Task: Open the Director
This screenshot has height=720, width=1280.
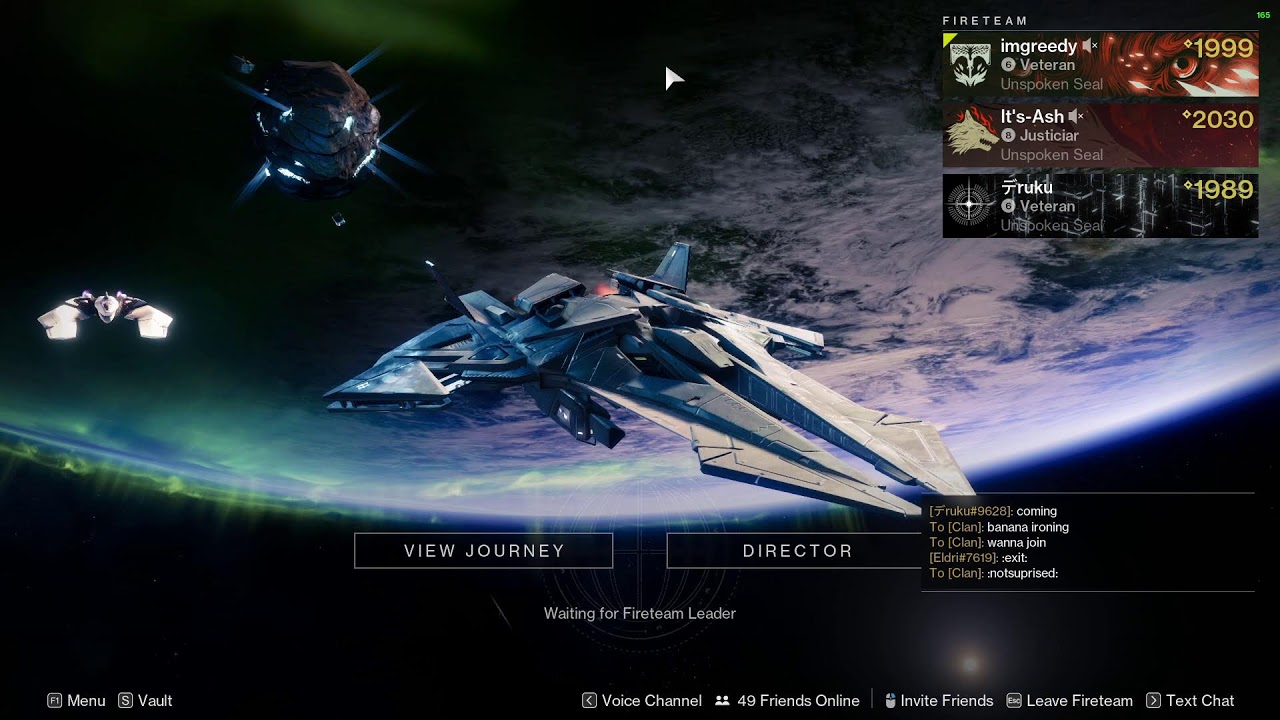Action: [797, 551]
